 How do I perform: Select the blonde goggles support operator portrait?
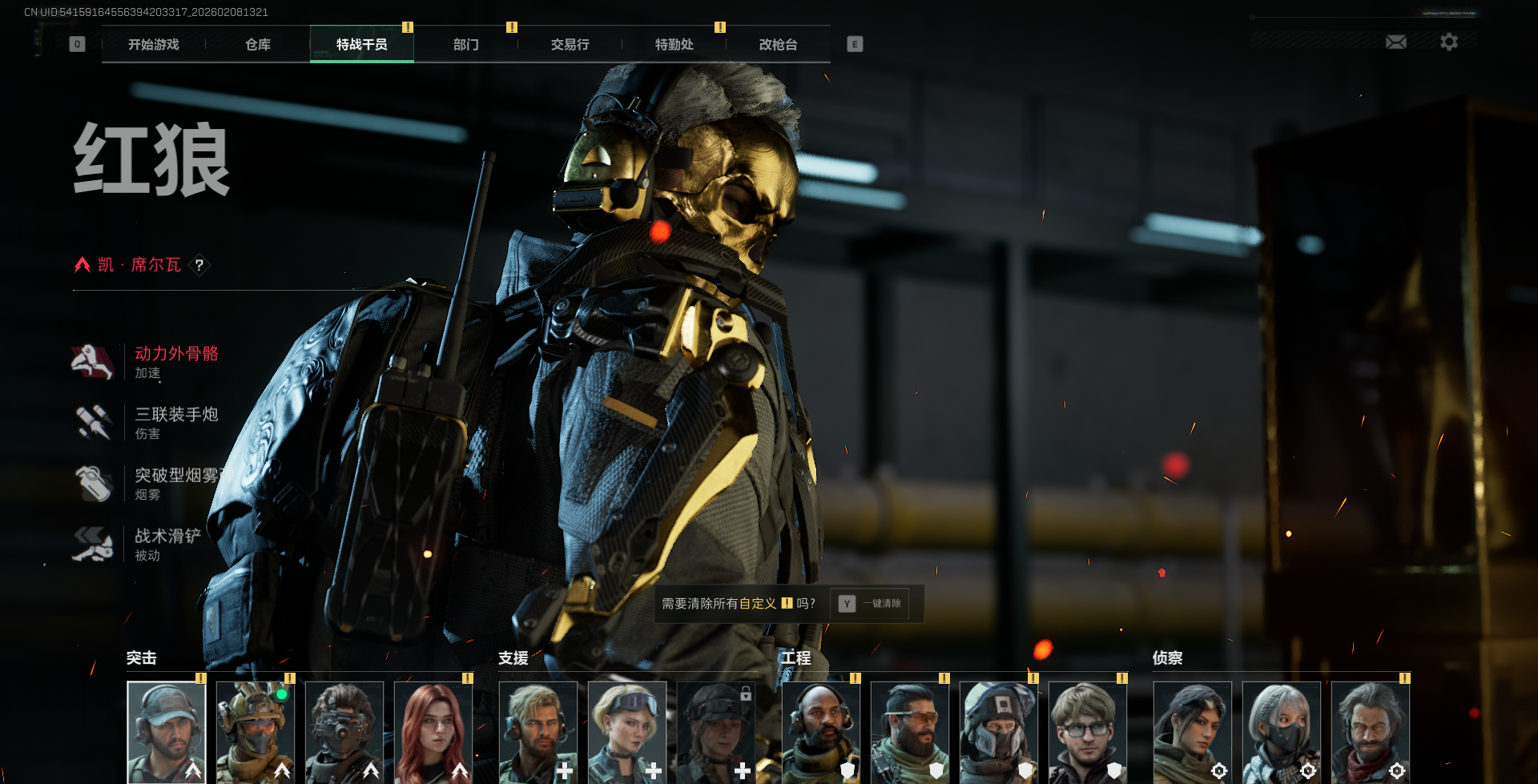coord(627,732)
